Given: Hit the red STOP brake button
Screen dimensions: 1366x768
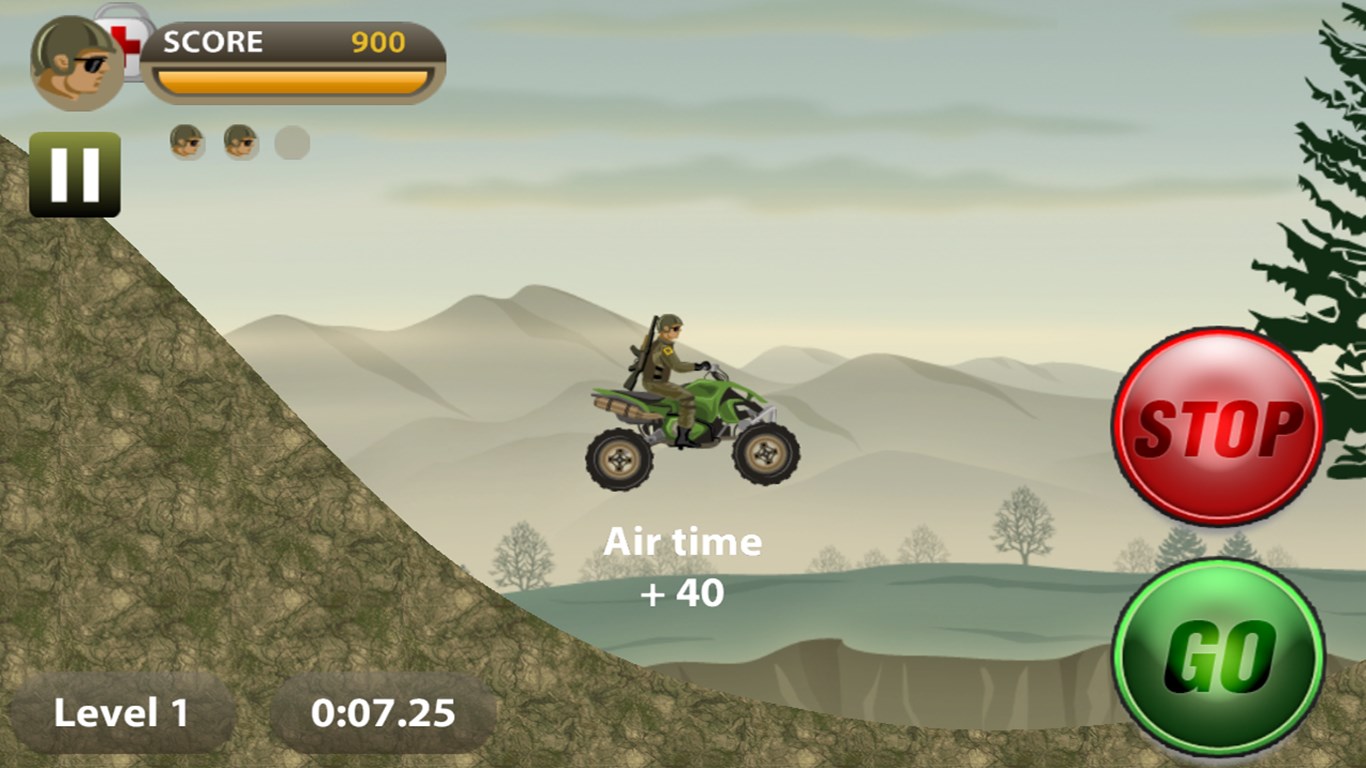Looking at the screenshot, I should [1217, 426].
